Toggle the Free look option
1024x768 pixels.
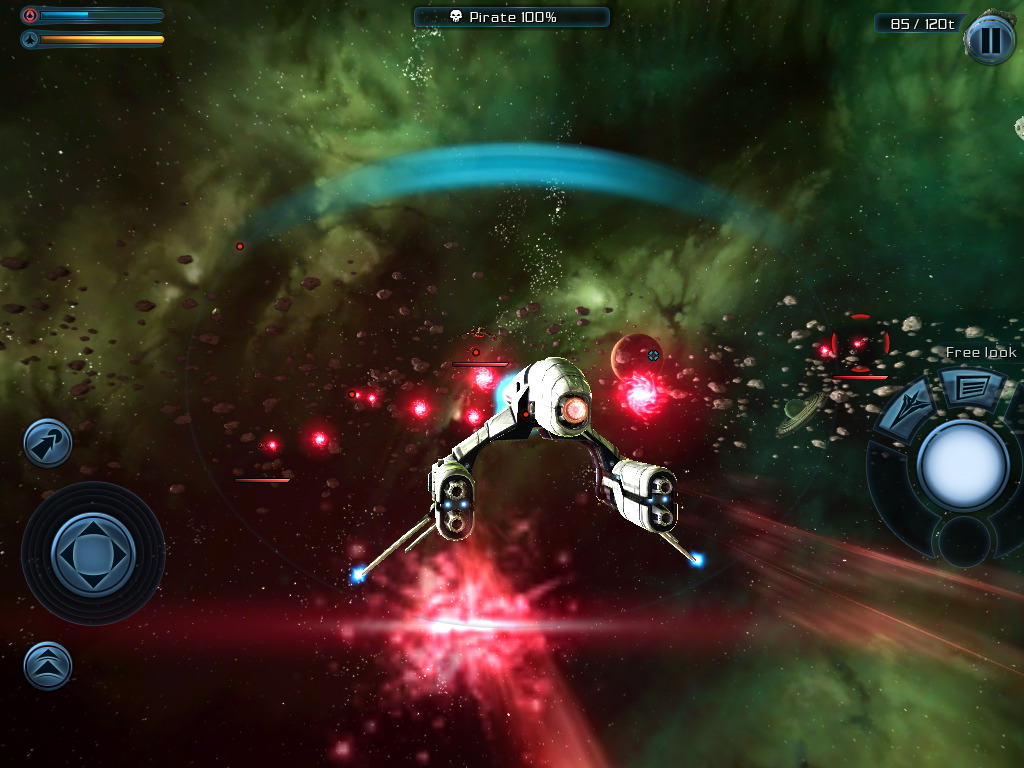pos(980,352)
